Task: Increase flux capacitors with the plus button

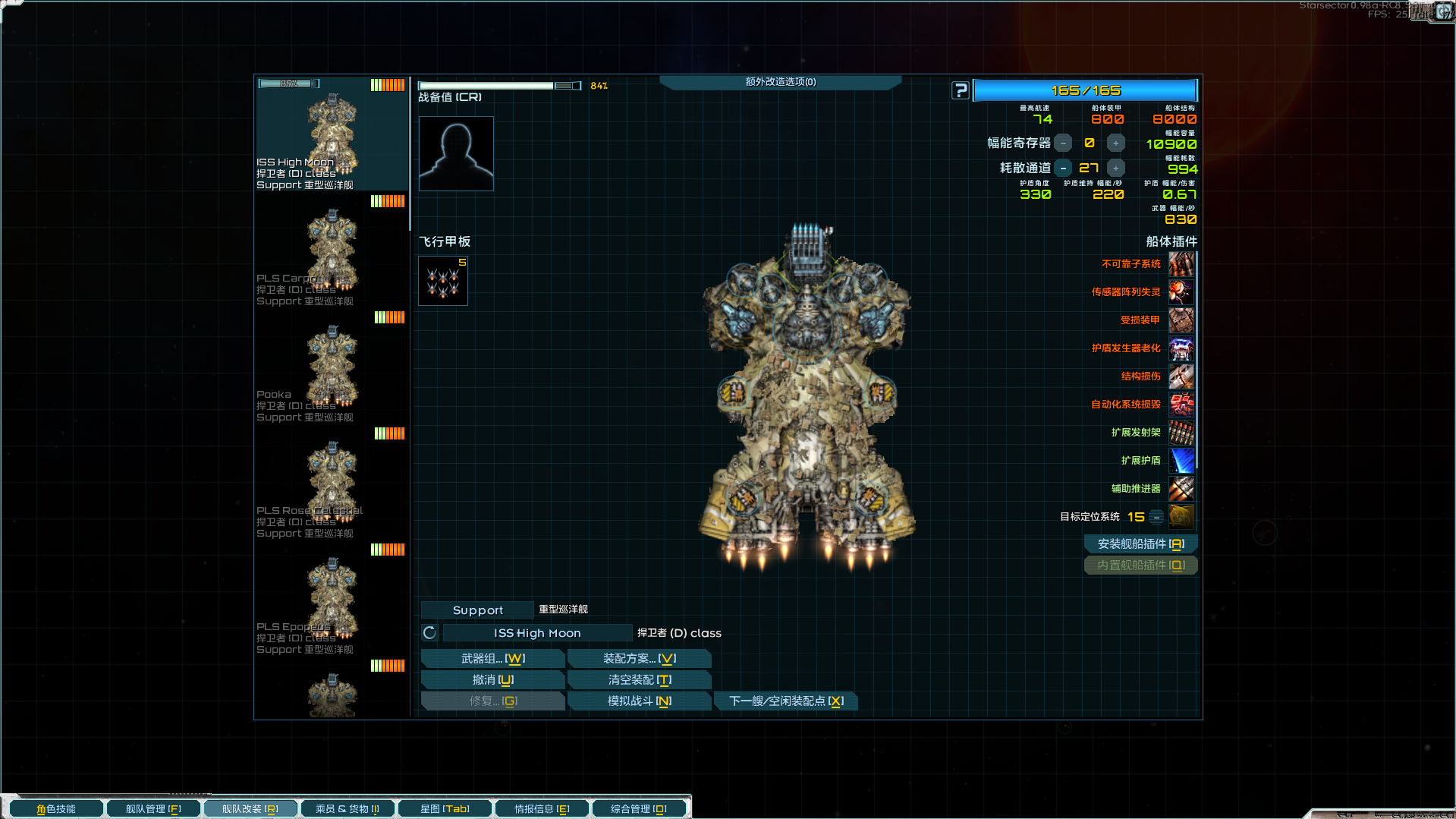Action: pyautogui.click(x=1115, y=143)
